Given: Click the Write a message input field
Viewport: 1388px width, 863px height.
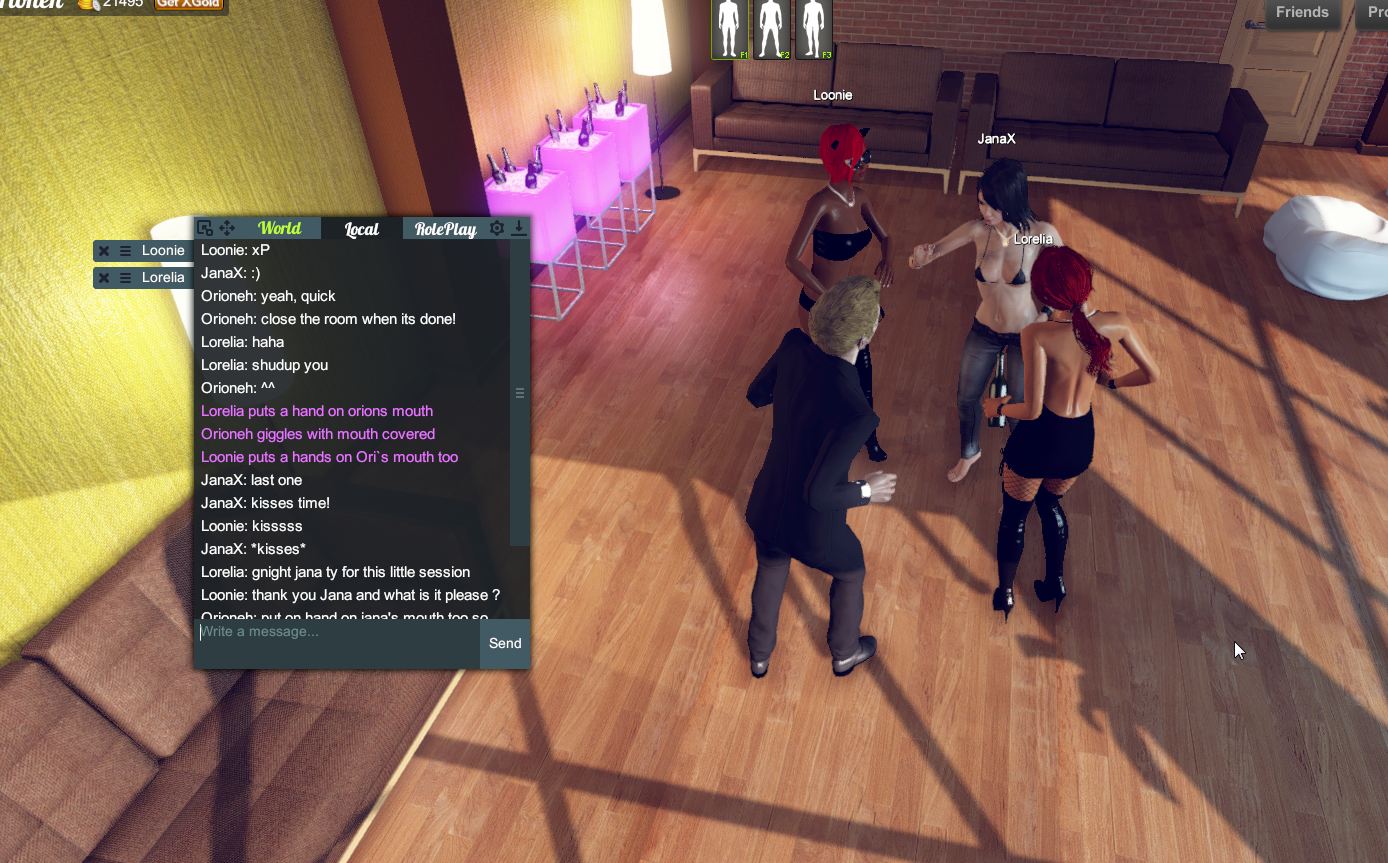Looking at the screenshot, I should coord(330,643).
